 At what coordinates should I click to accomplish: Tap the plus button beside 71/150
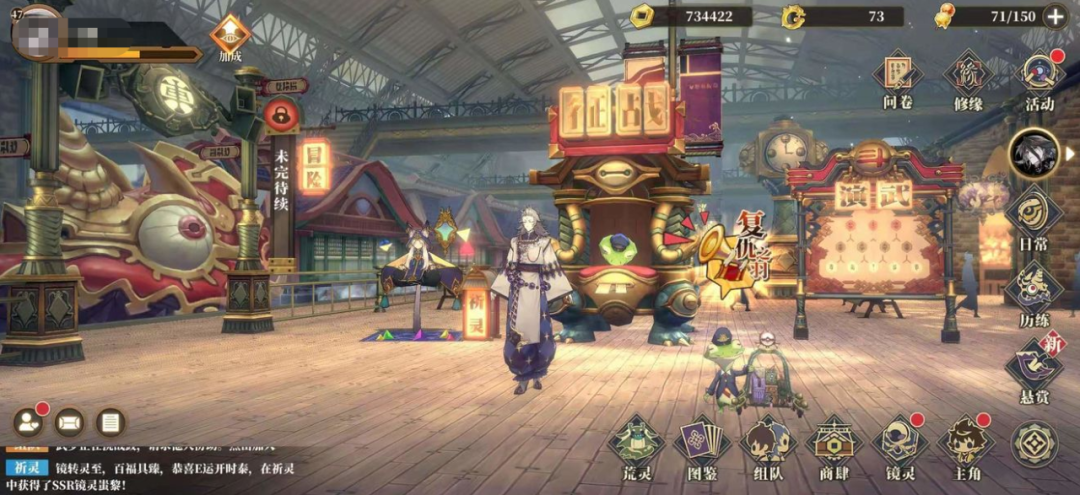pos(1054,16)
